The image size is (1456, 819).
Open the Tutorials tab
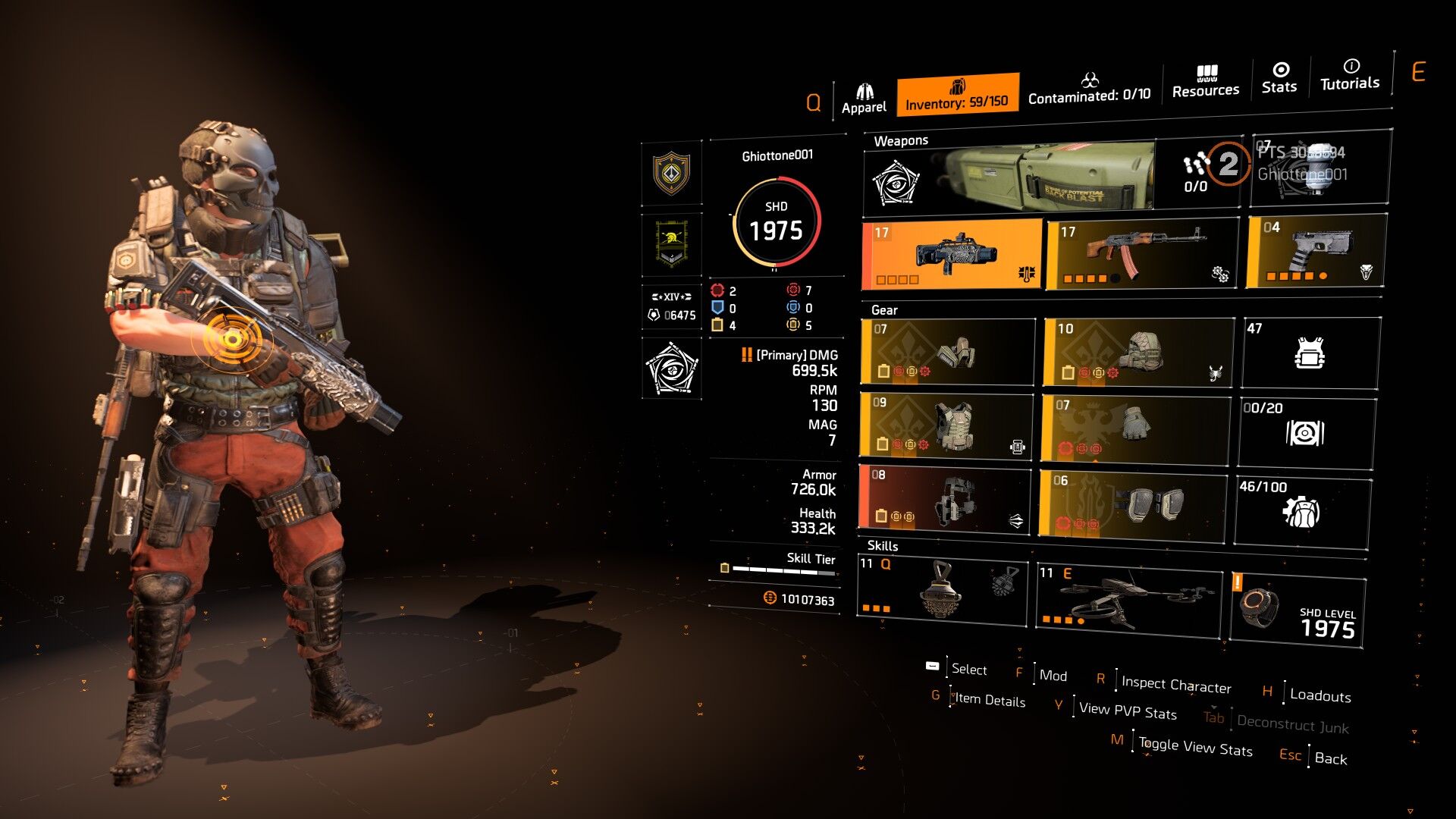point(1350,76)
